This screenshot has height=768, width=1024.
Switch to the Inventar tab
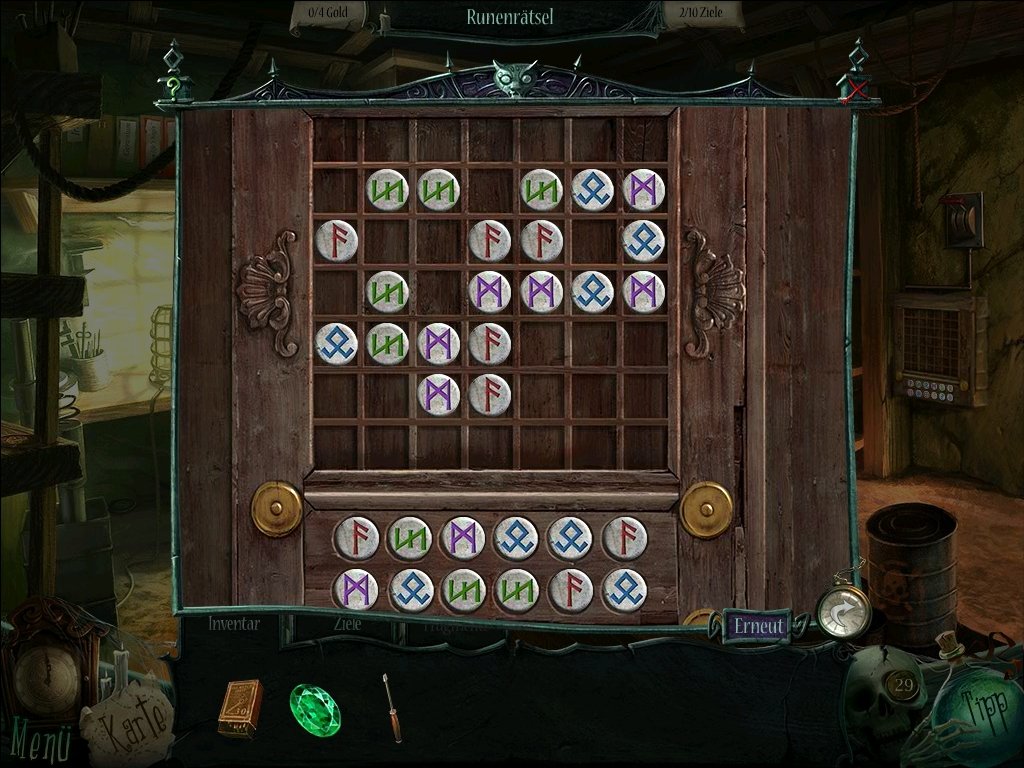click(234, 623)
